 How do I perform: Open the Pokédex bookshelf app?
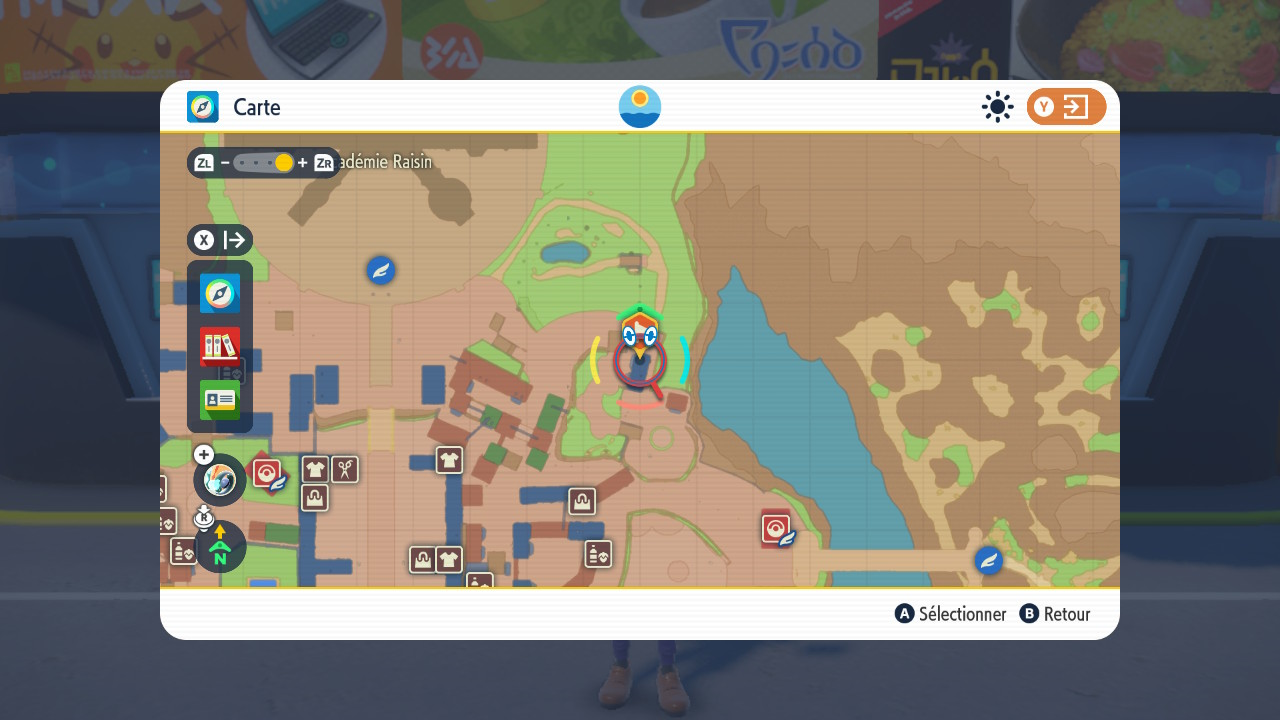tap(220, 347)
